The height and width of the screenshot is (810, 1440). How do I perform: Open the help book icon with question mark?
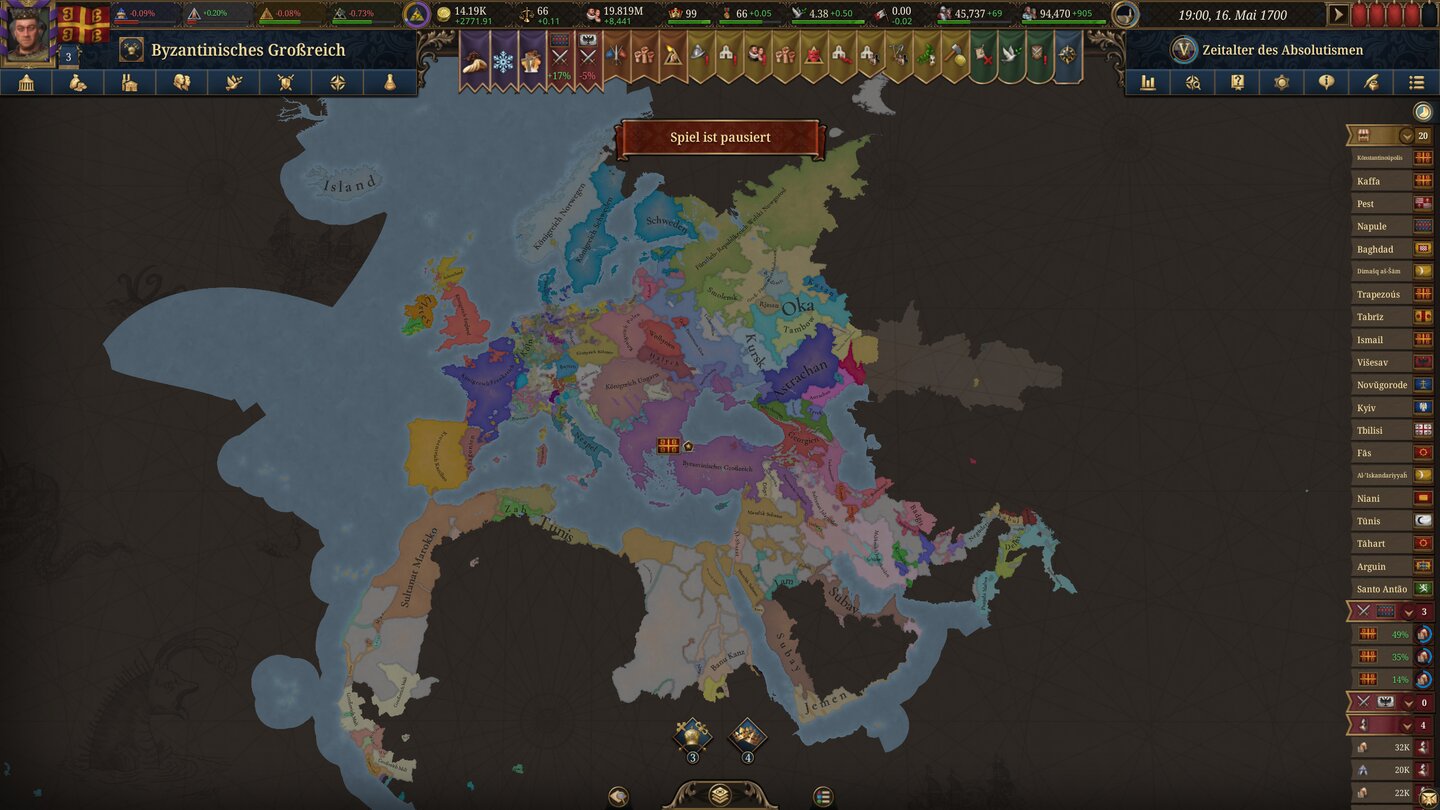(1237, 83)
